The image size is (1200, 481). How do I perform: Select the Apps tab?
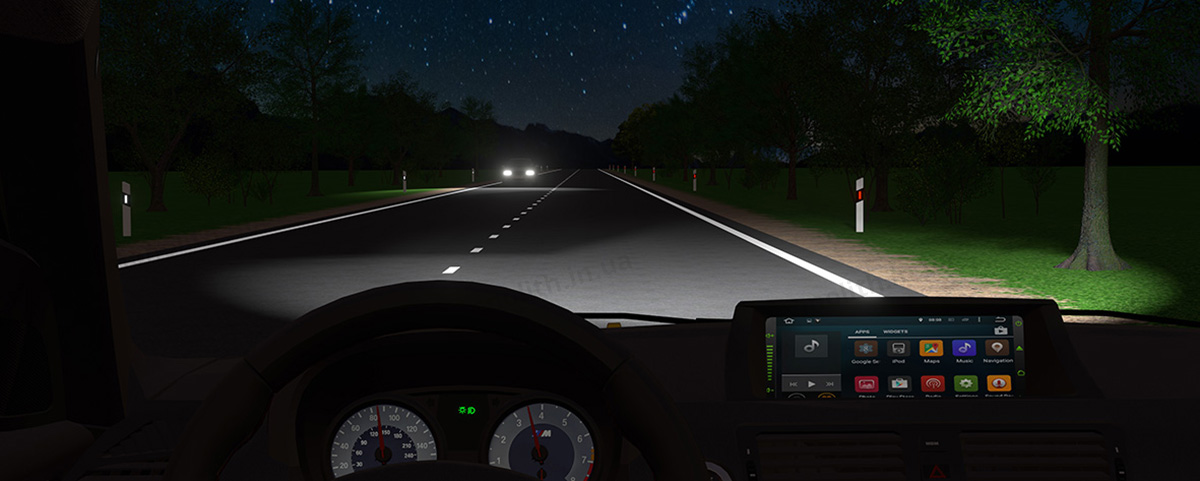tap(861, 330)
